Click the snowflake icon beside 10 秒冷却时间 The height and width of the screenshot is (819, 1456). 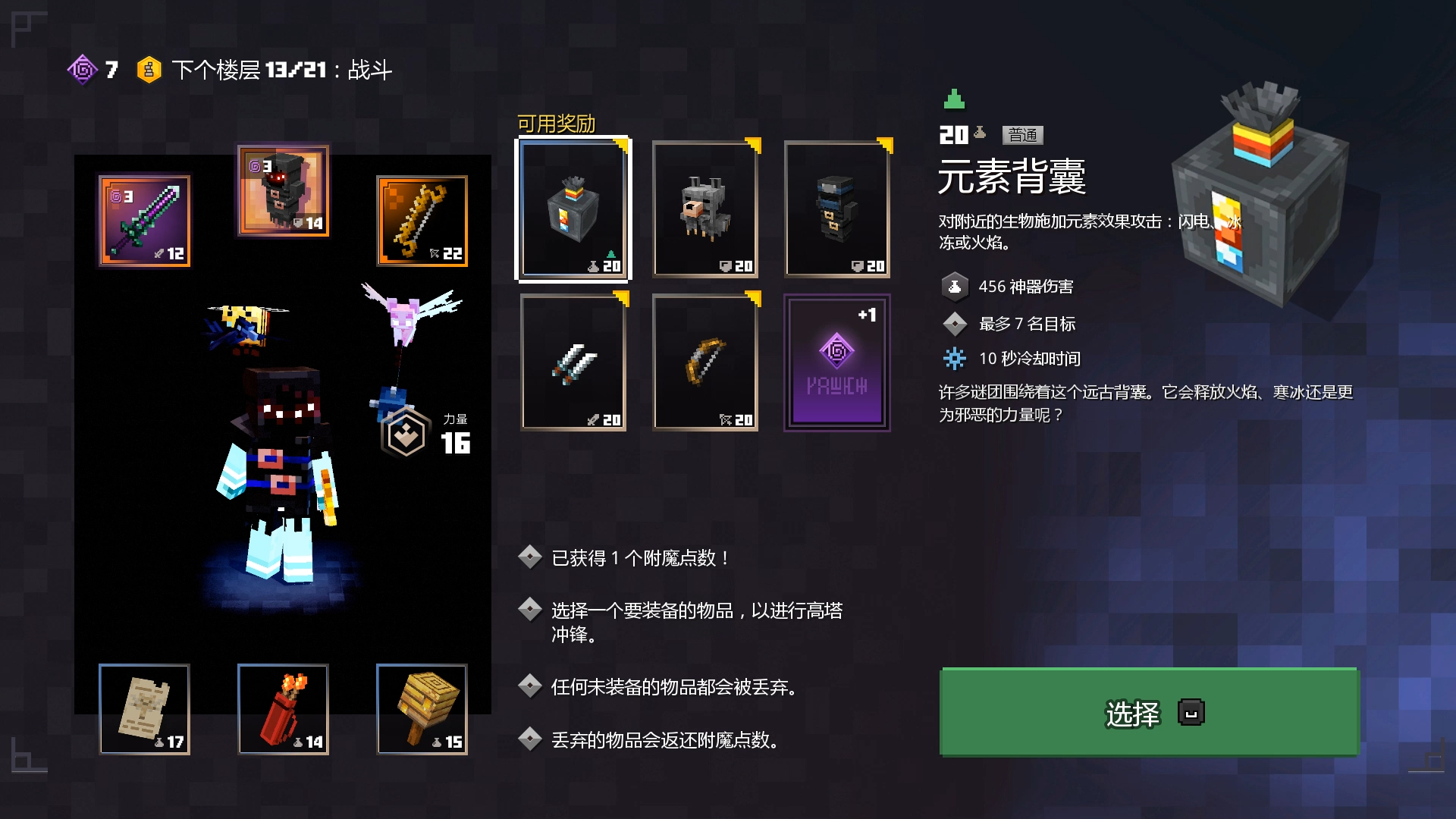pyautogui.click(x=955, y=359)
